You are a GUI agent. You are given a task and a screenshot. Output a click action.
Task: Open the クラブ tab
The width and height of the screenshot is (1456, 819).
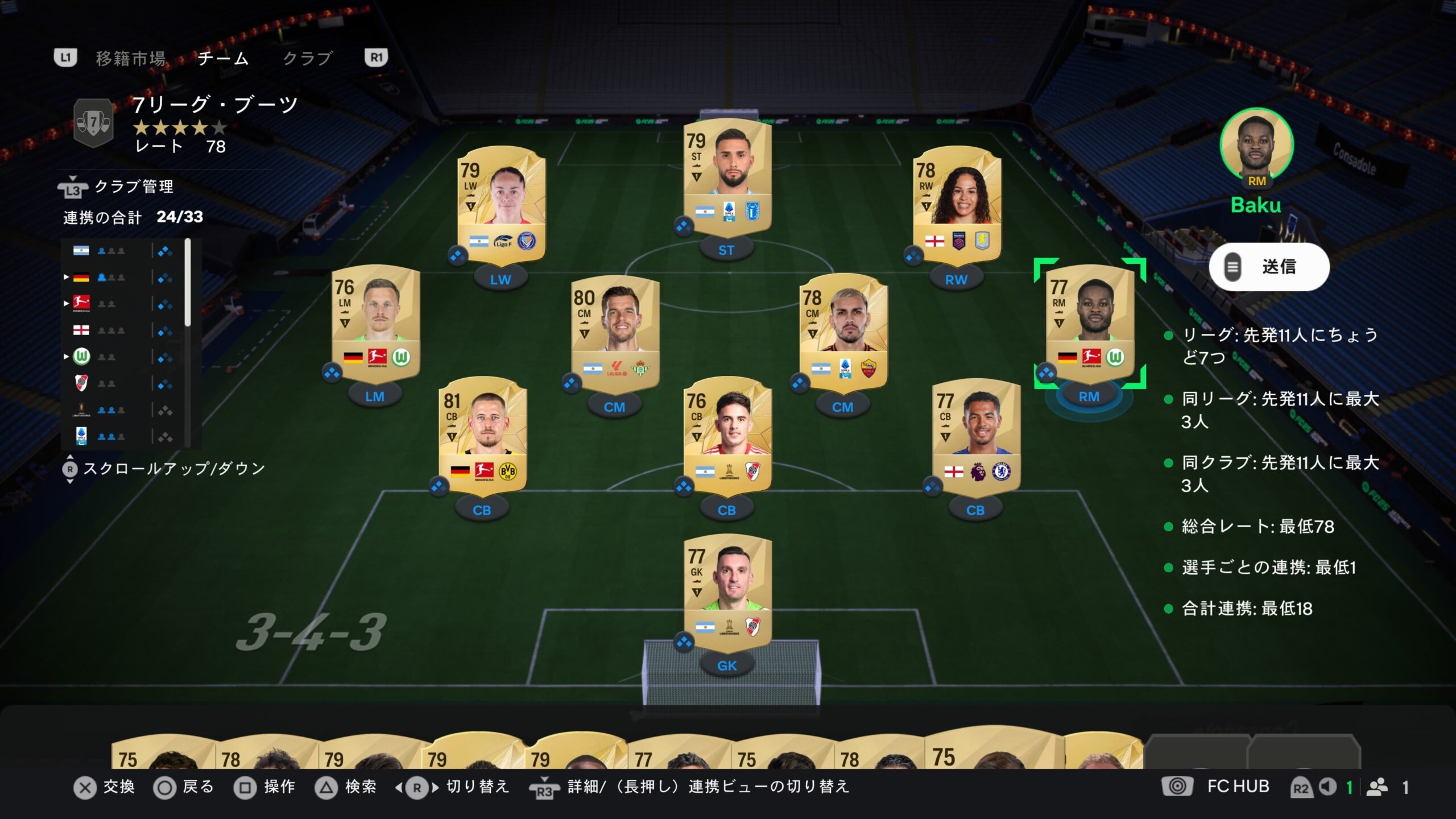click(x=307, y=58)
